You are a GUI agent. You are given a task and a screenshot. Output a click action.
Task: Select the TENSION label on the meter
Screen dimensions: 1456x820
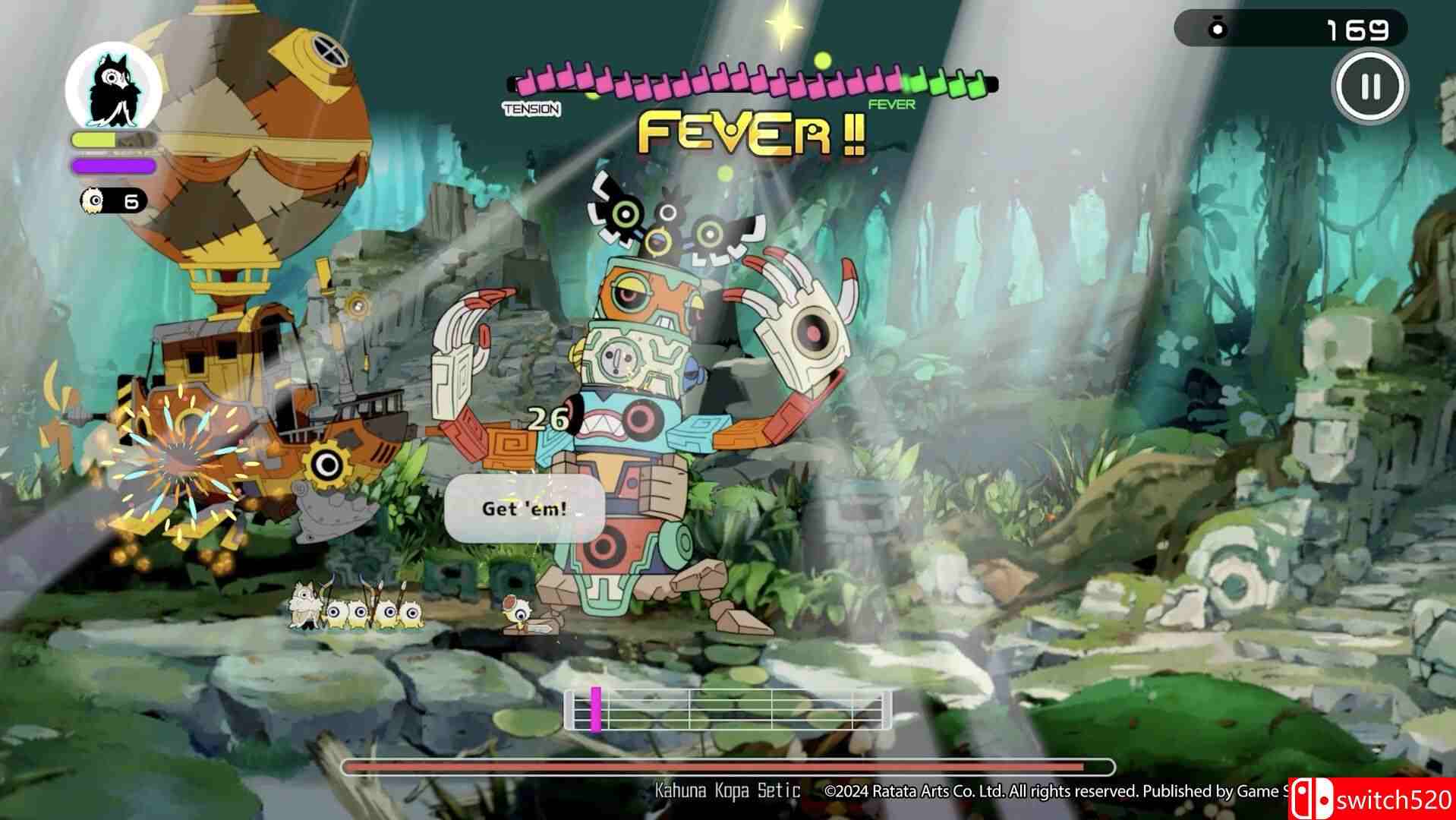click(x=531, y=109)
